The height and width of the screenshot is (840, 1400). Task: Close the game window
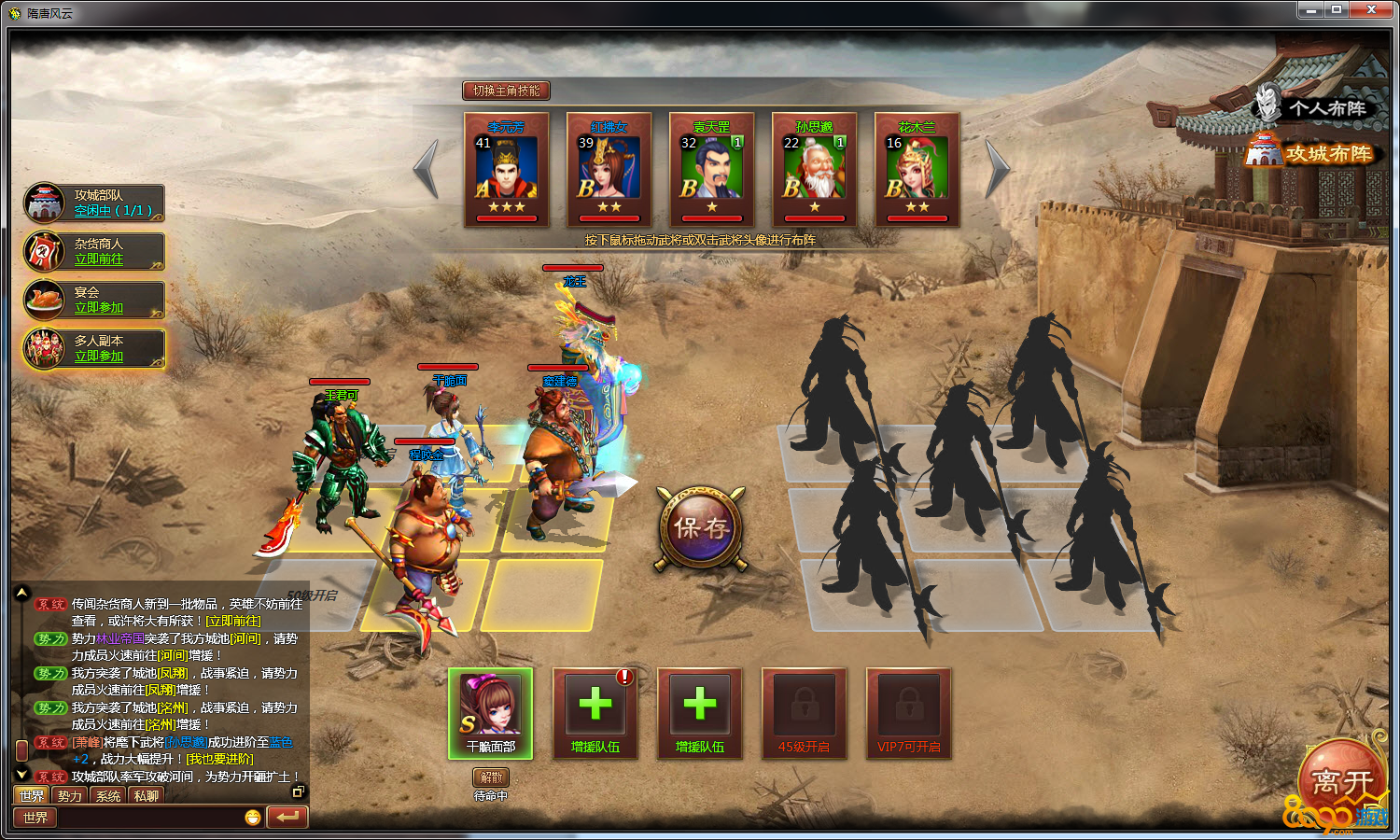1371,9
